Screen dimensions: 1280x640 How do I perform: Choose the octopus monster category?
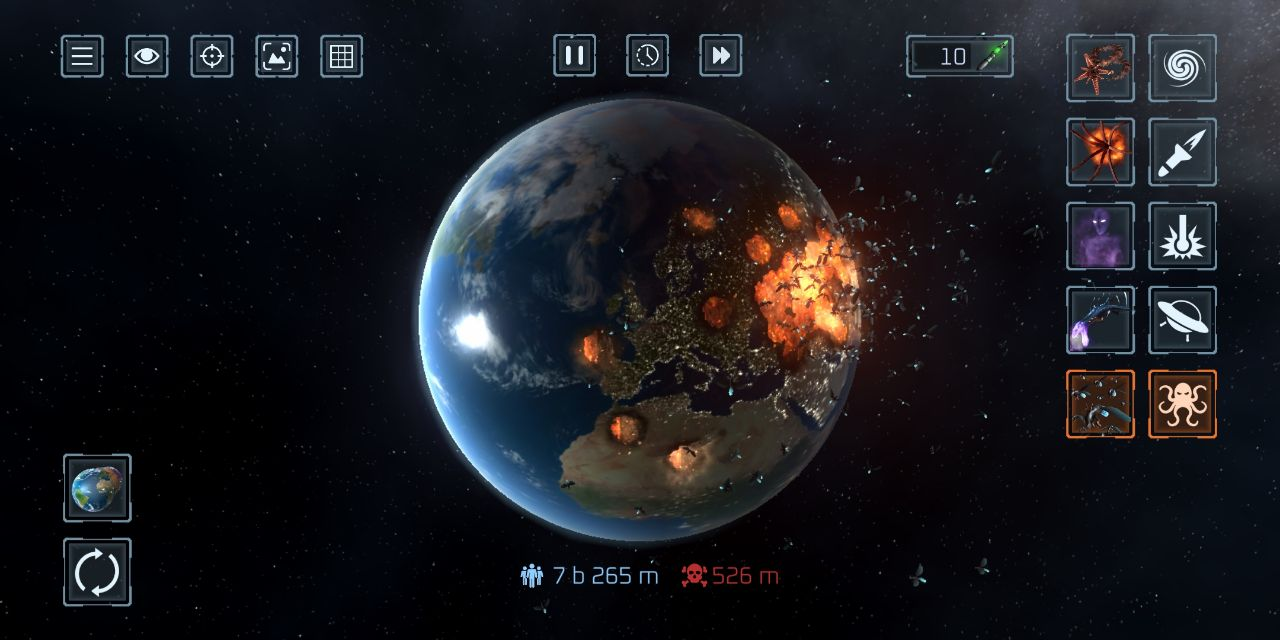pos(1183,404)
